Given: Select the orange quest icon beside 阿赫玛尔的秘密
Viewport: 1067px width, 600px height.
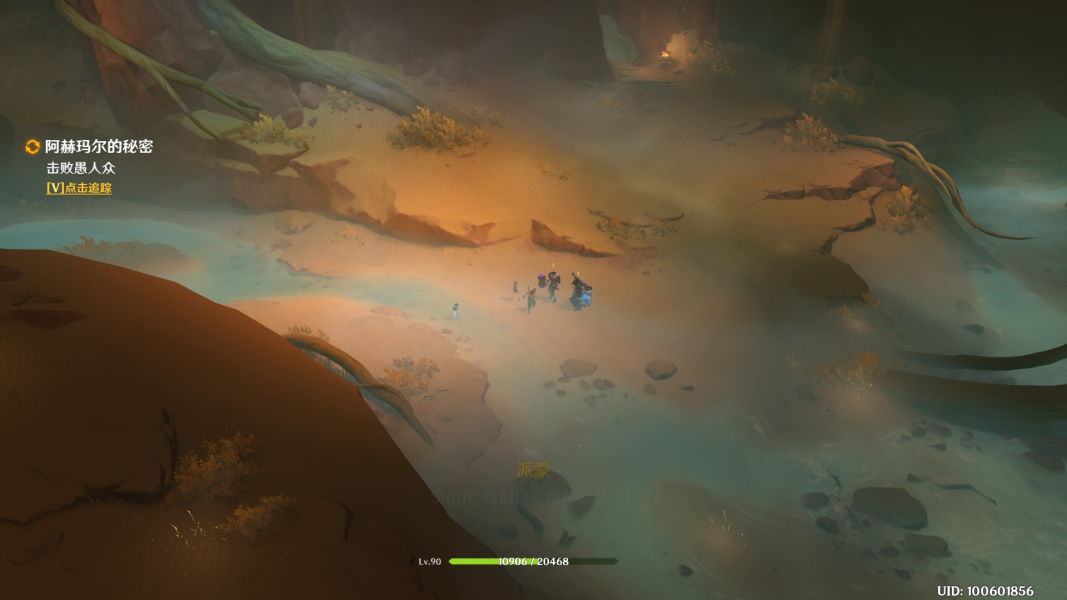Looking at the screenshot, I should (x=32, y=147).
